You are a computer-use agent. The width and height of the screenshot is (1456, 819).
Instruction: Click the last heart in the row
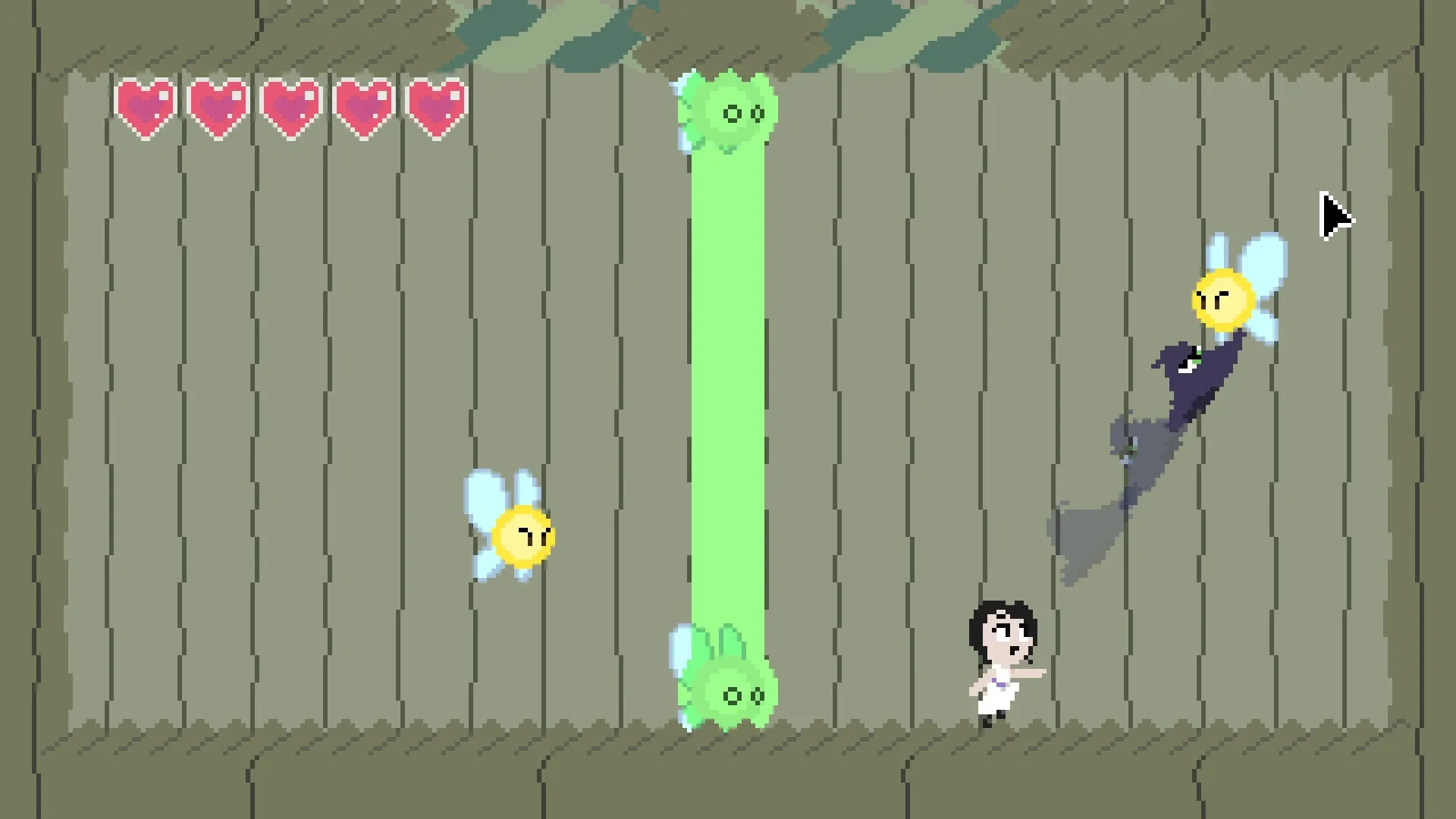pos(438,106)
